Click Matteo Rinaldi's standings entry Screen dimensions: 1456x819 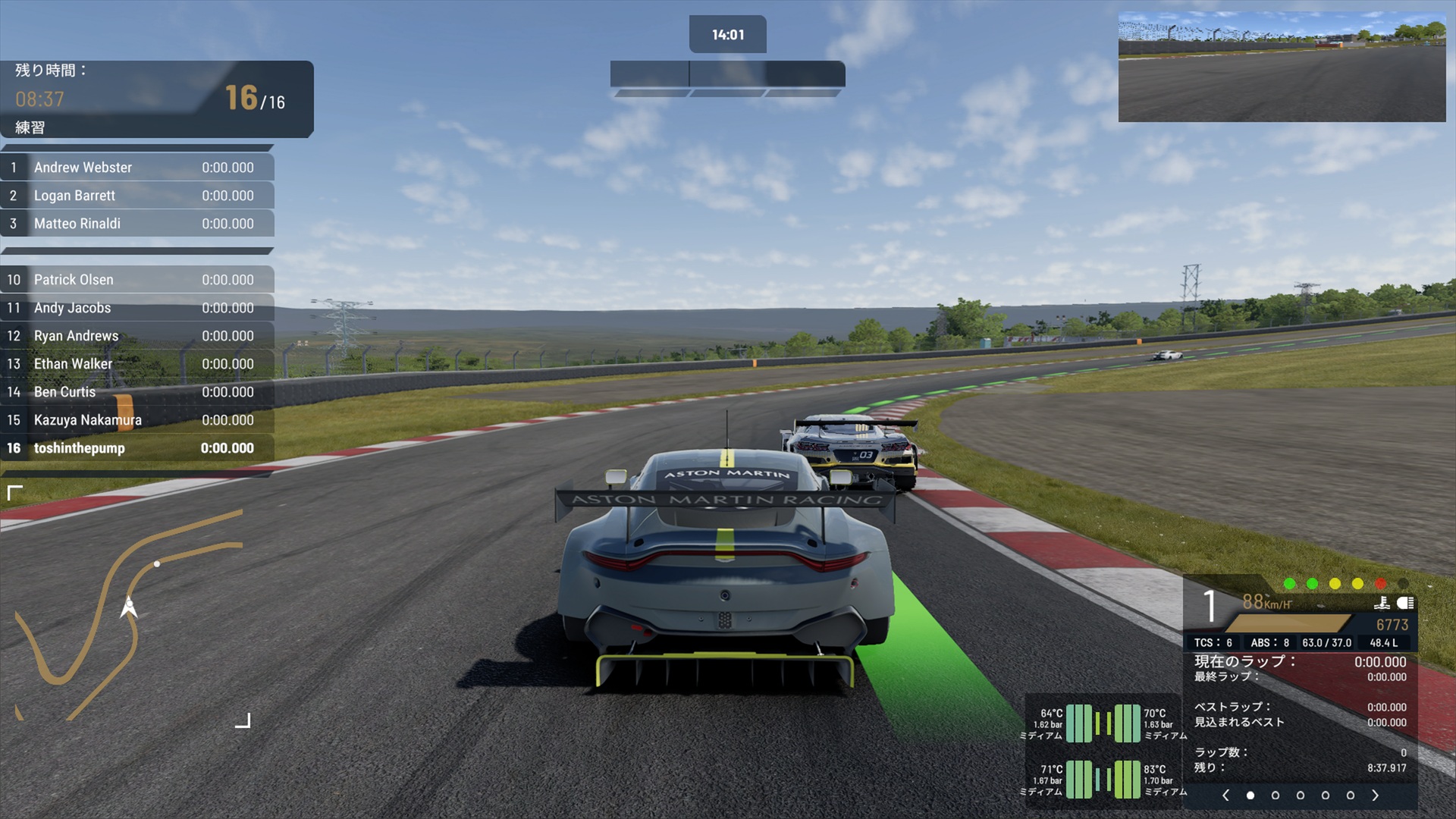pyautogui.click(x=137, y=224)
